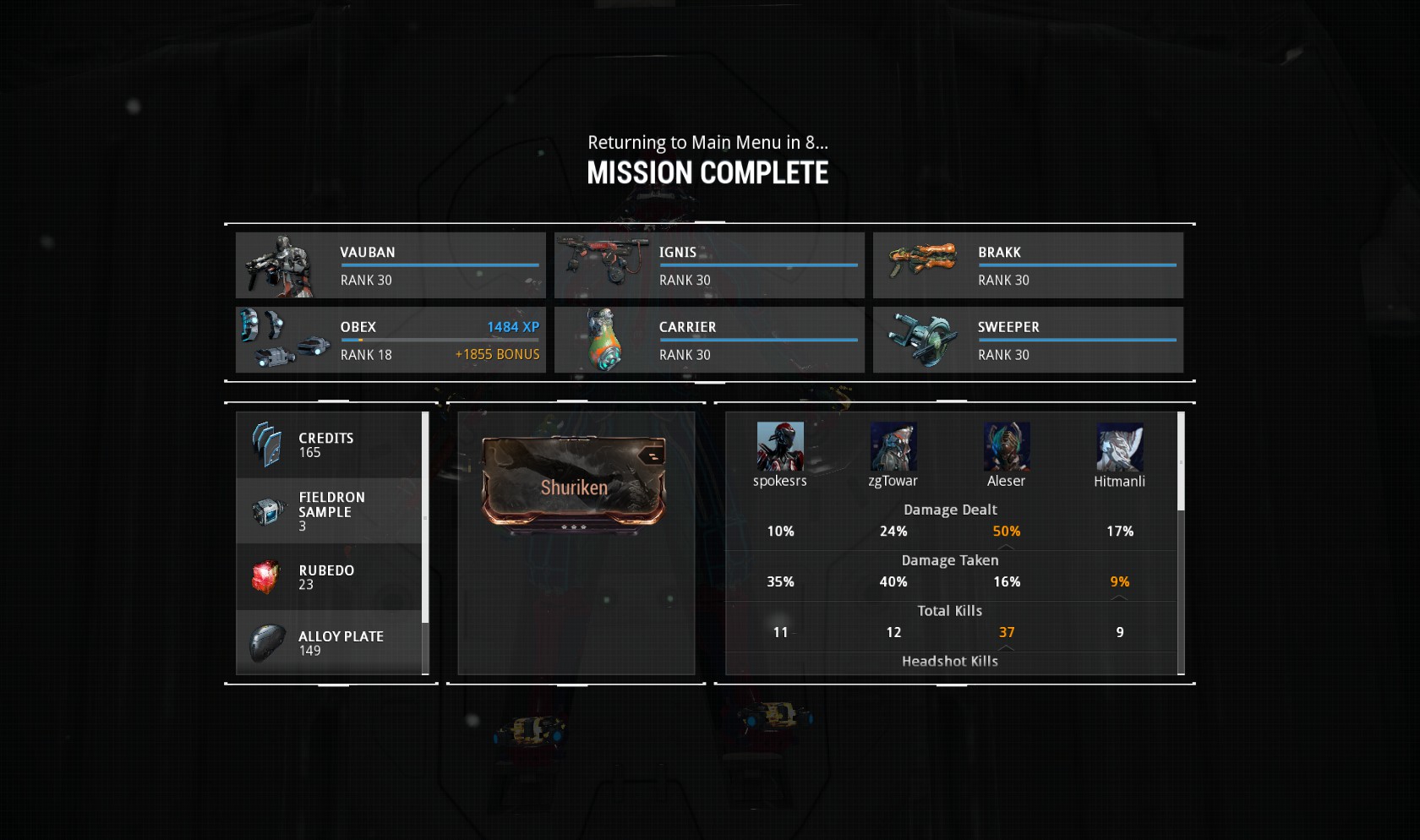The image size is (1420, 840).
Task: Select player spokesrs avatar
Action: tap(780, 446)
